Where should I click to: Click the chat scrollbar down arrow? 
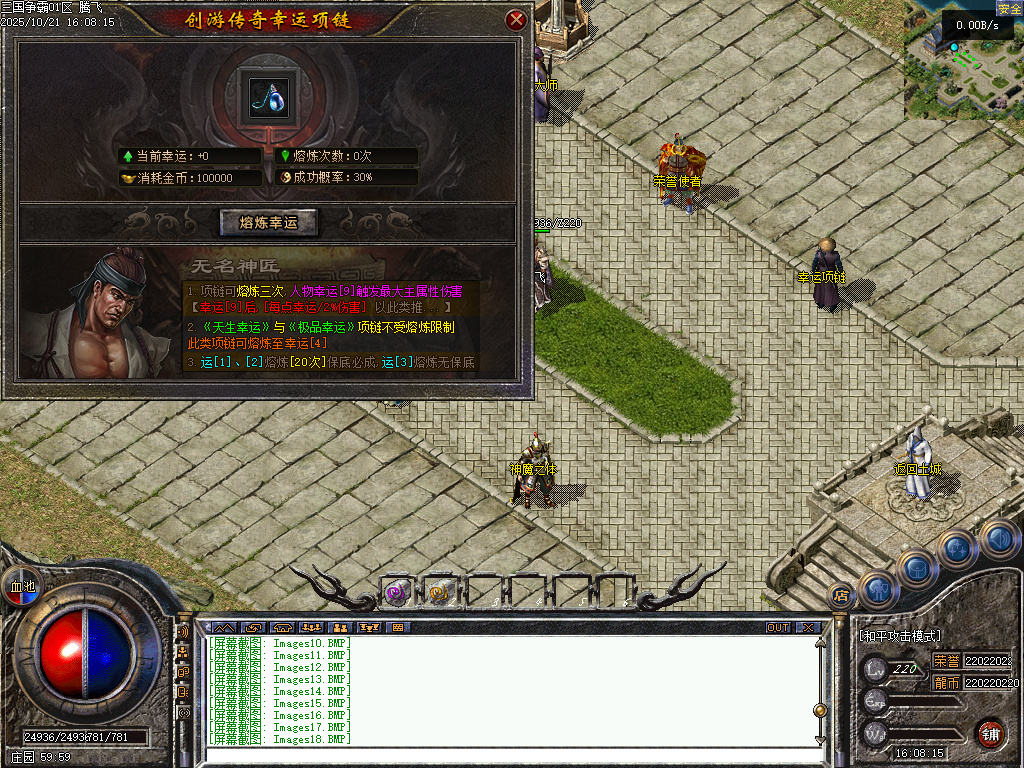pos(821,739)
